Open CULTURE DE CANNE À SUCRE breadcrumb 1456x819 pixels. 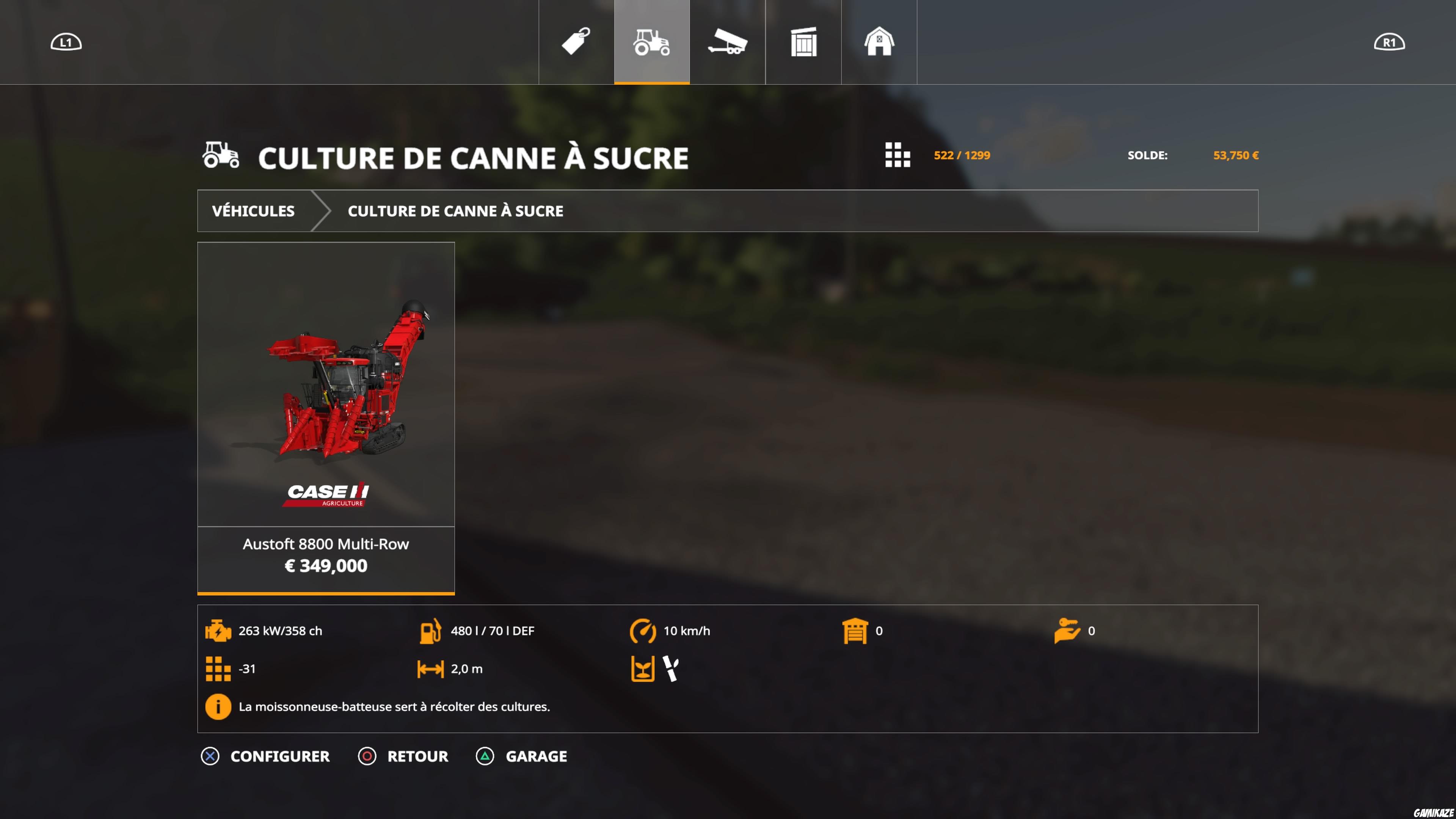[x=455, y=210]
